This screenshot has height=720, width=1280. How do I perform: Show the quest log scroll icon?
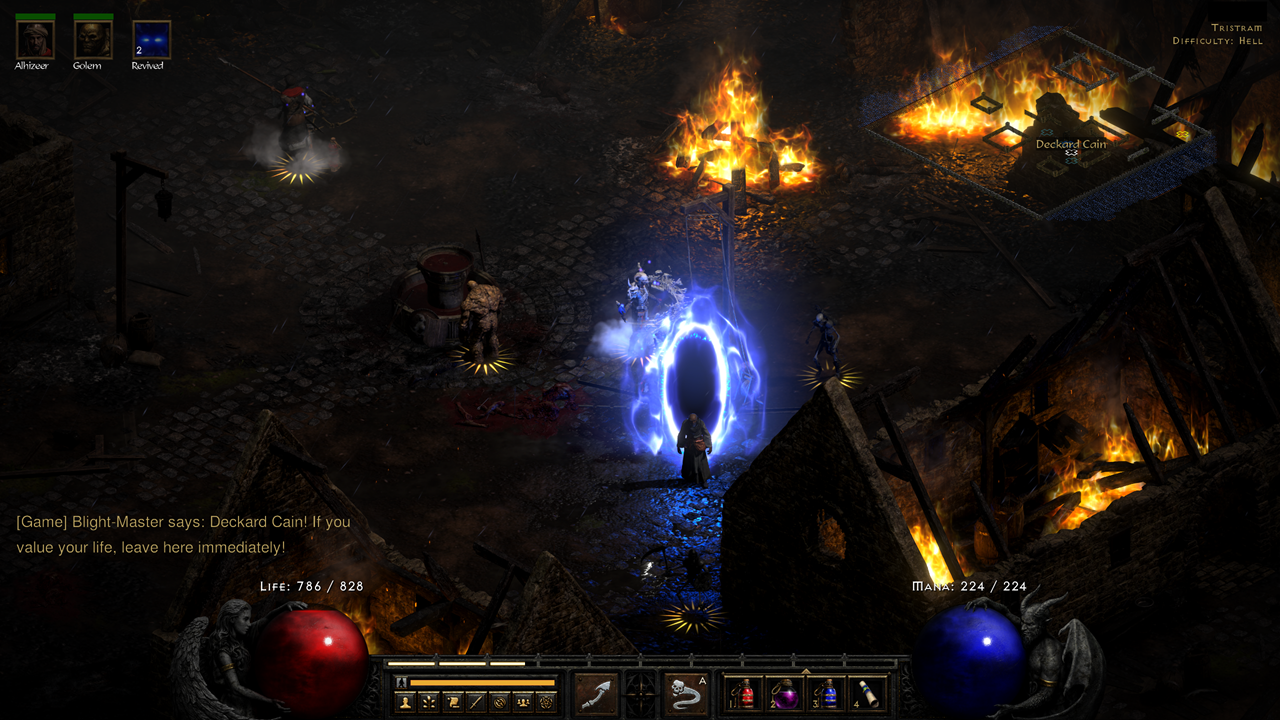click(x=452, y=702)
